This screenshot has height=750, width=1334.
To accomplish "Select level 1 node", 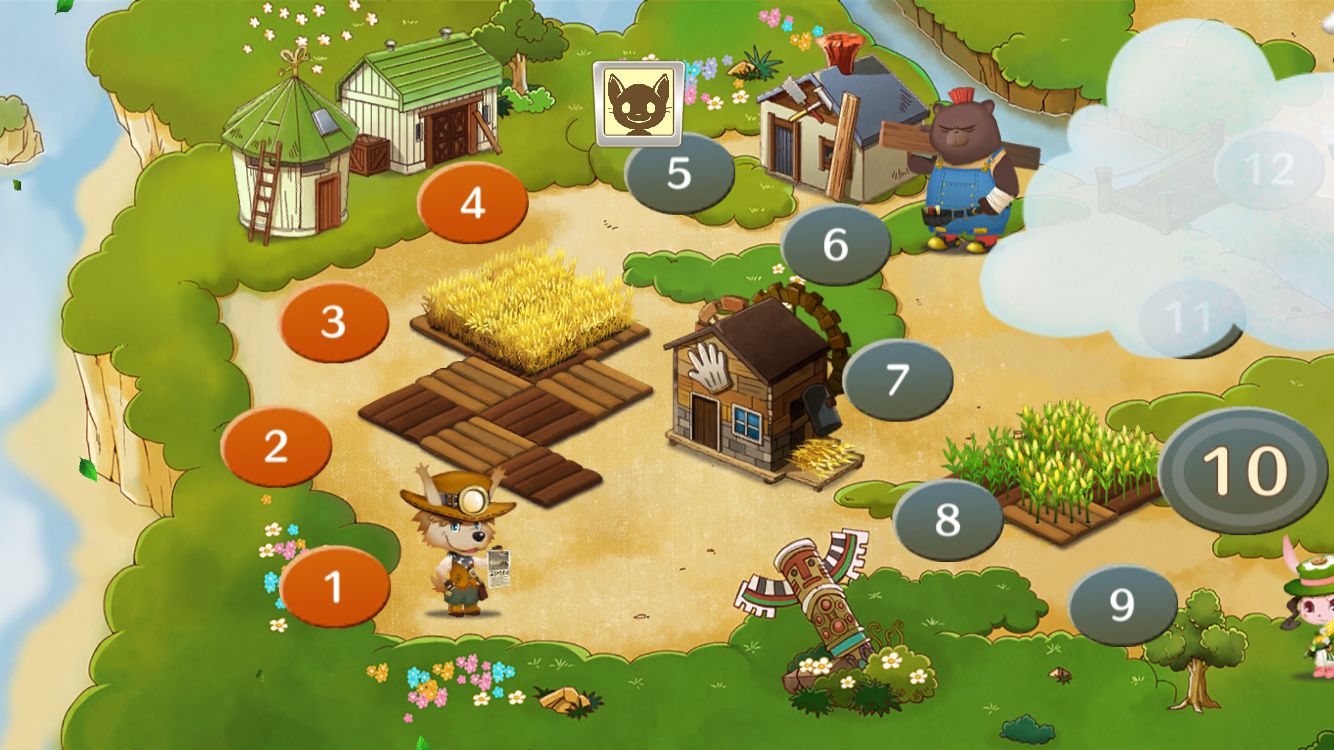I will click(334, 587).
